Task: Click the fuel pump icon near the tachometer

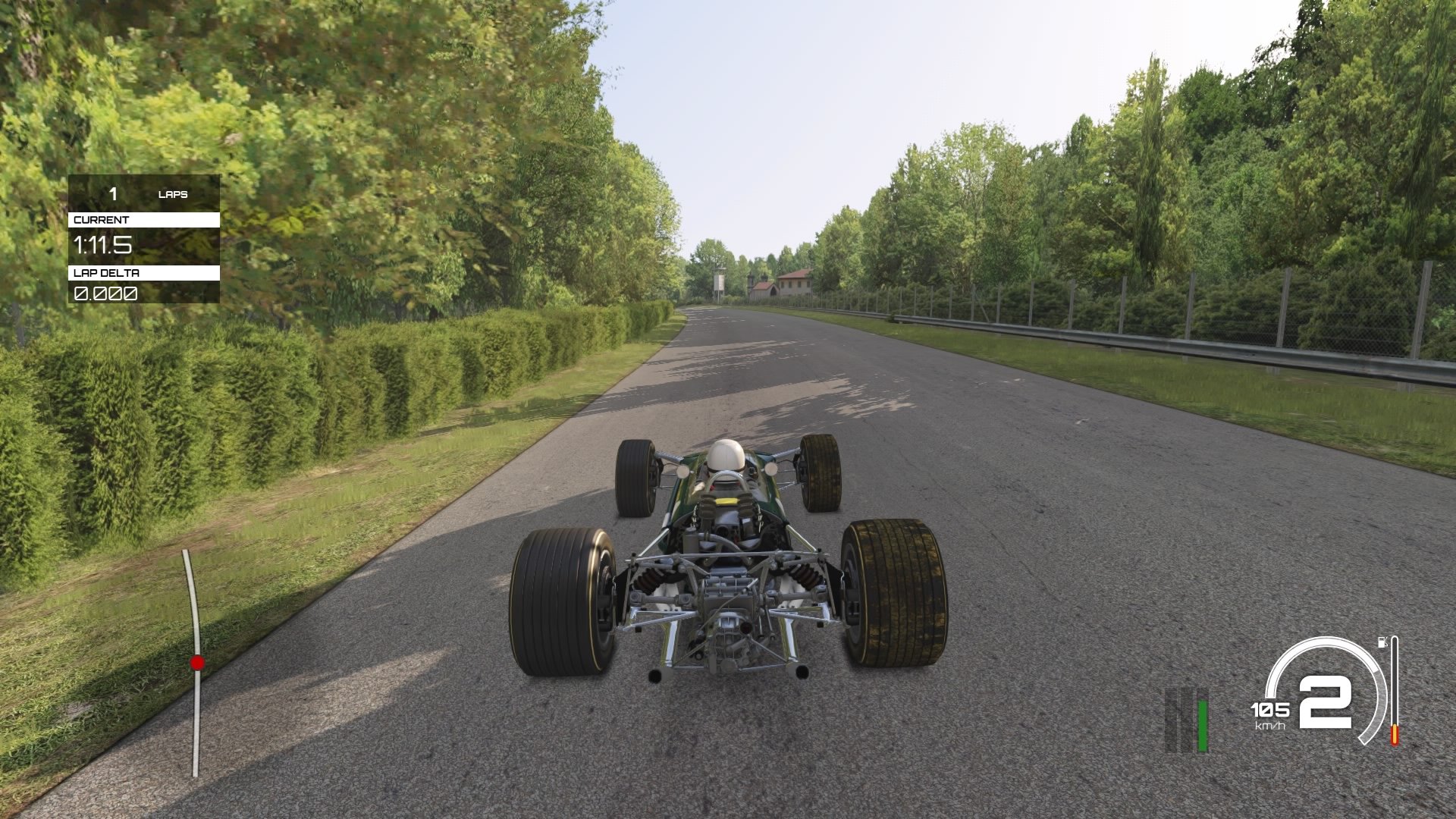Action: [1382, 642]
